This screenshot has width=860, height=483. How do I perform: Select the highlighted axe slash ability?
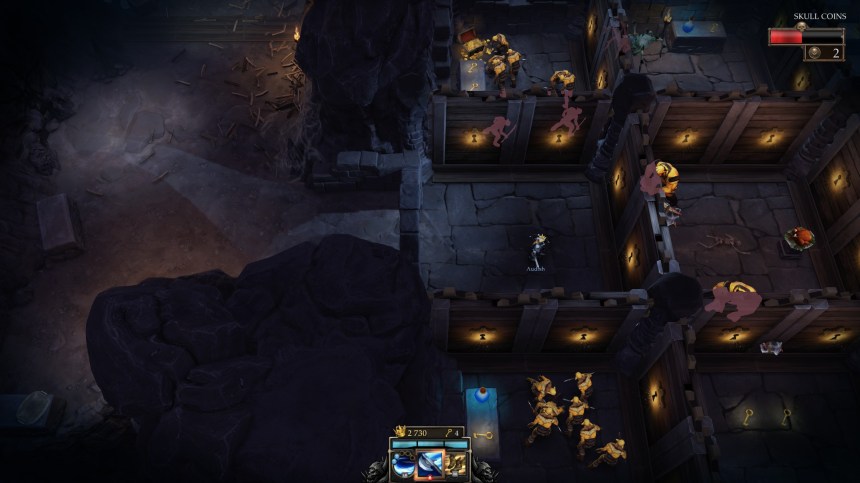[430, 464]
